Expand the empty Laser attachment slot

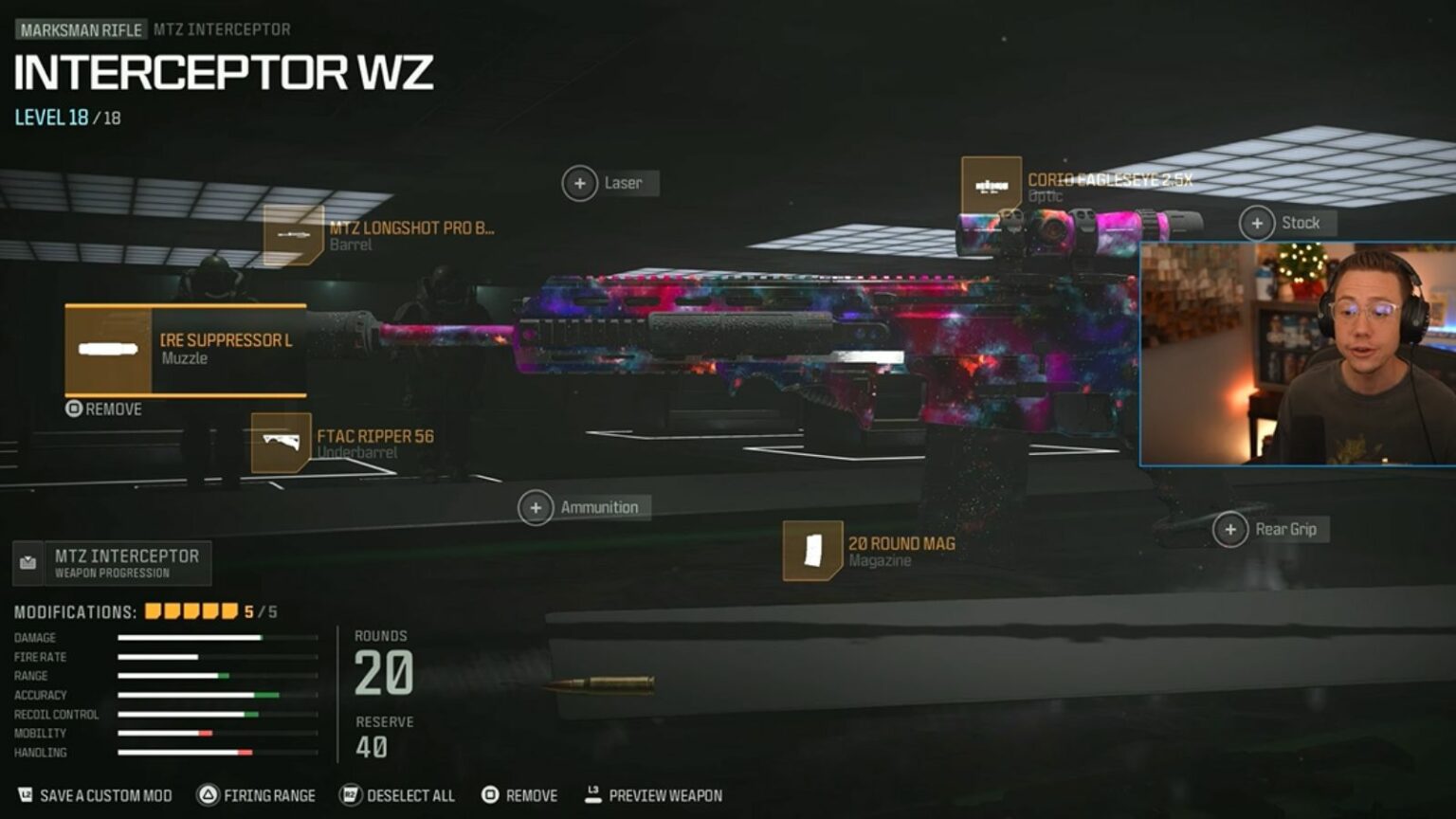580,183
